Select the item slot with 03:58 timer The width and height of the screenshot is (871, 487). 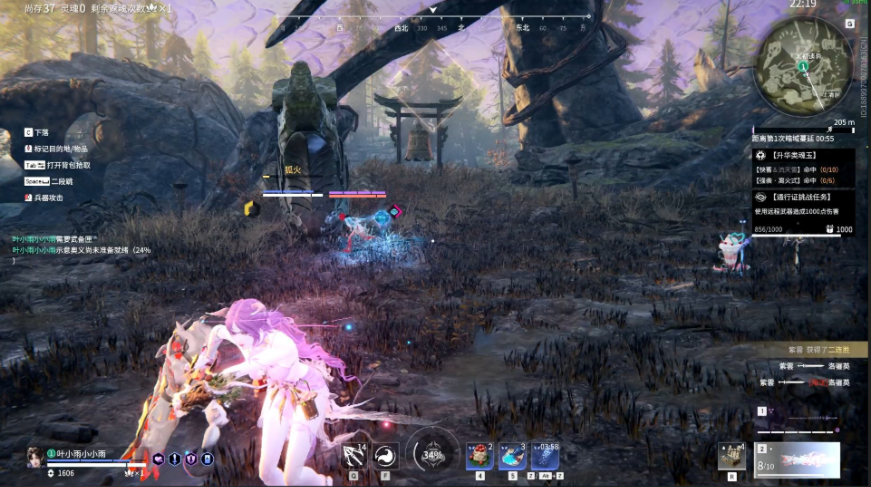click(x=545, y=456)
